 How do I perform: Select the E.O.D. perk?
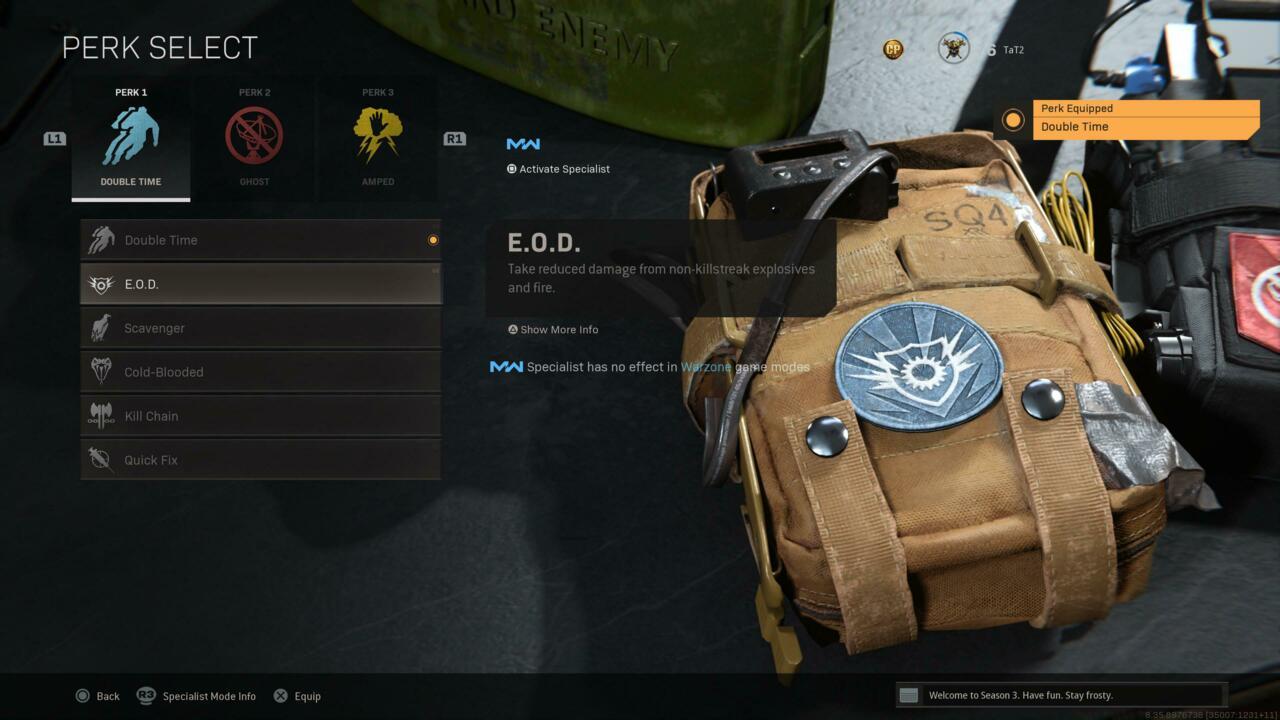pos(260,284)
